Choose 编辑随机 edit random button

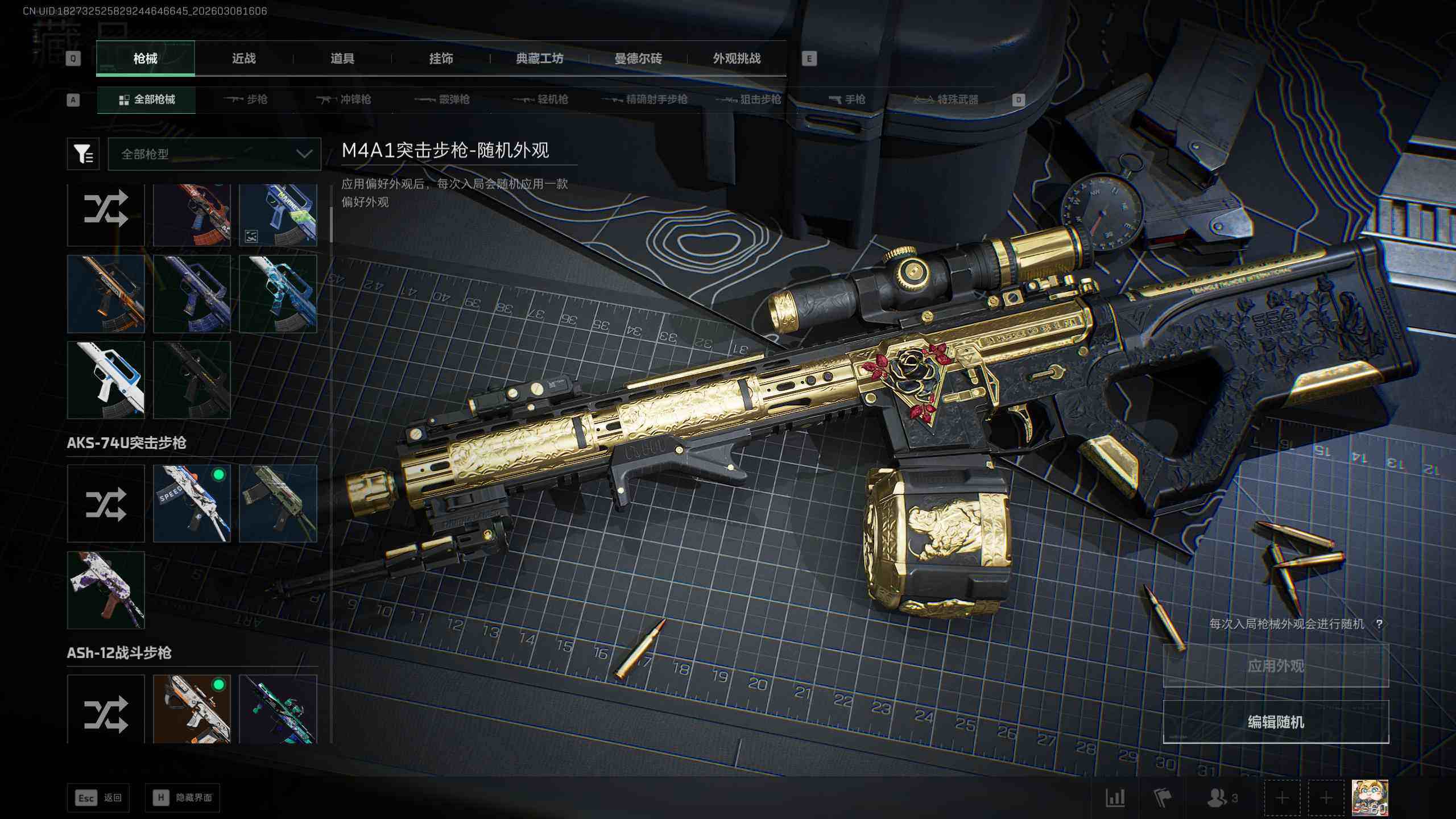(1275, 722)
